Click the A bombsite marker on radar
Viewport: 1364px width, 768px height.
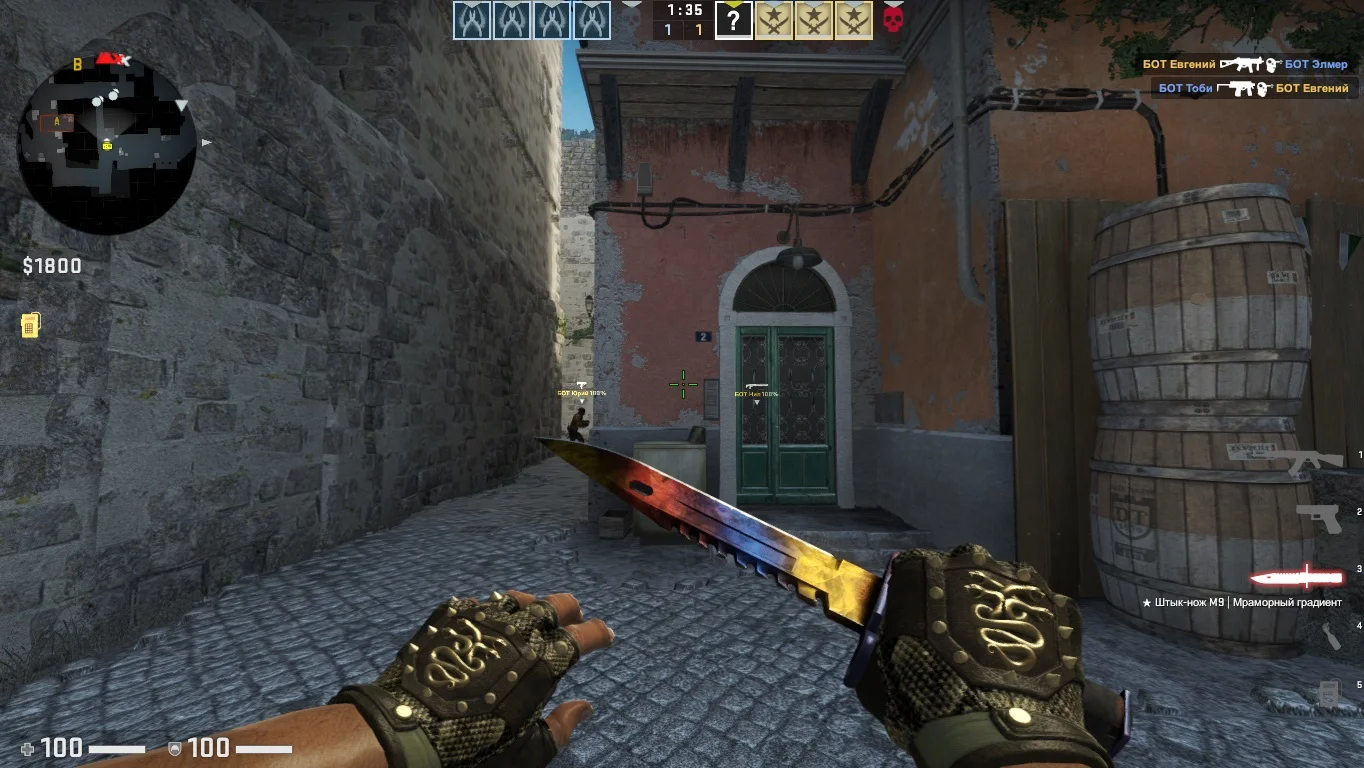pyautogui.click(x=57, y=121)
